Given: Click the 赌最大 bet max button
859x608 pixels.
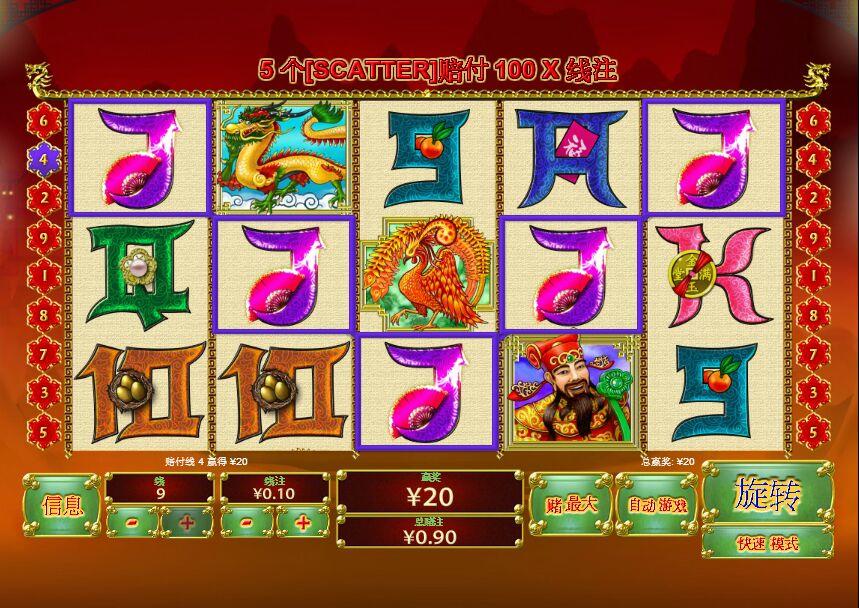Looking at the screenshot, I should (x=570, y=503).
